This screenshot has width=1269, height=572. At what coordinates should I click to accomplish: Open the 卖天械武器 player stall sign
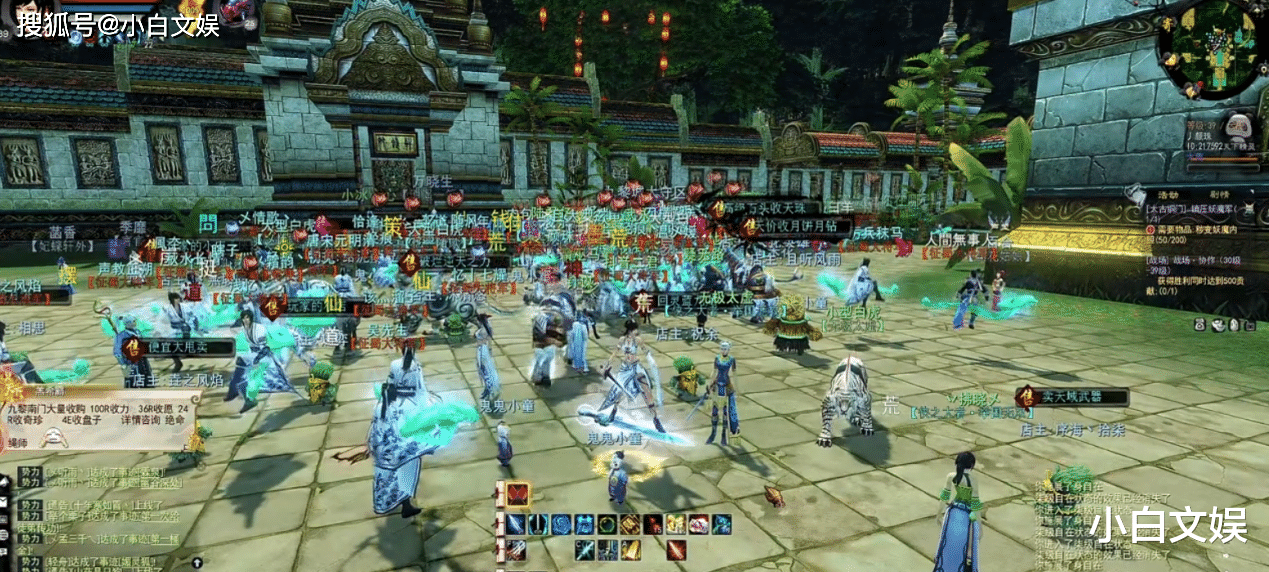coord(1073,397)
